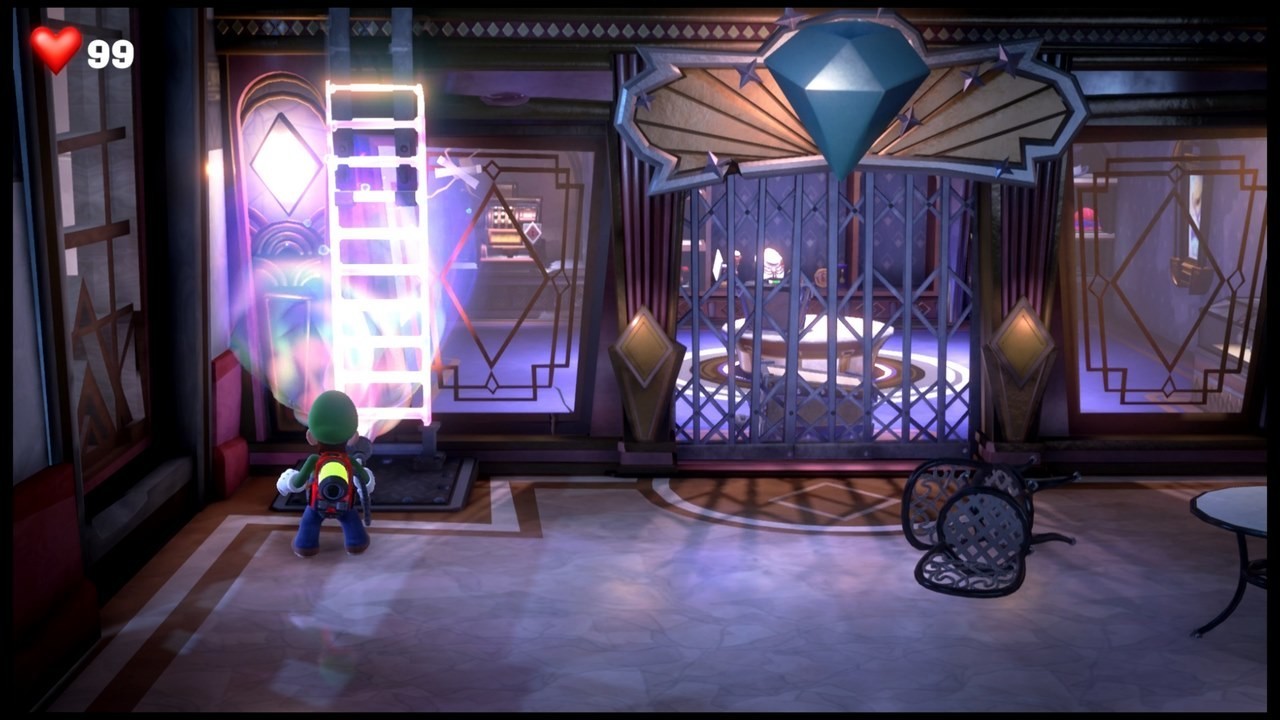Click the heart health icon
1280x720 pixels.
(55, 47)
